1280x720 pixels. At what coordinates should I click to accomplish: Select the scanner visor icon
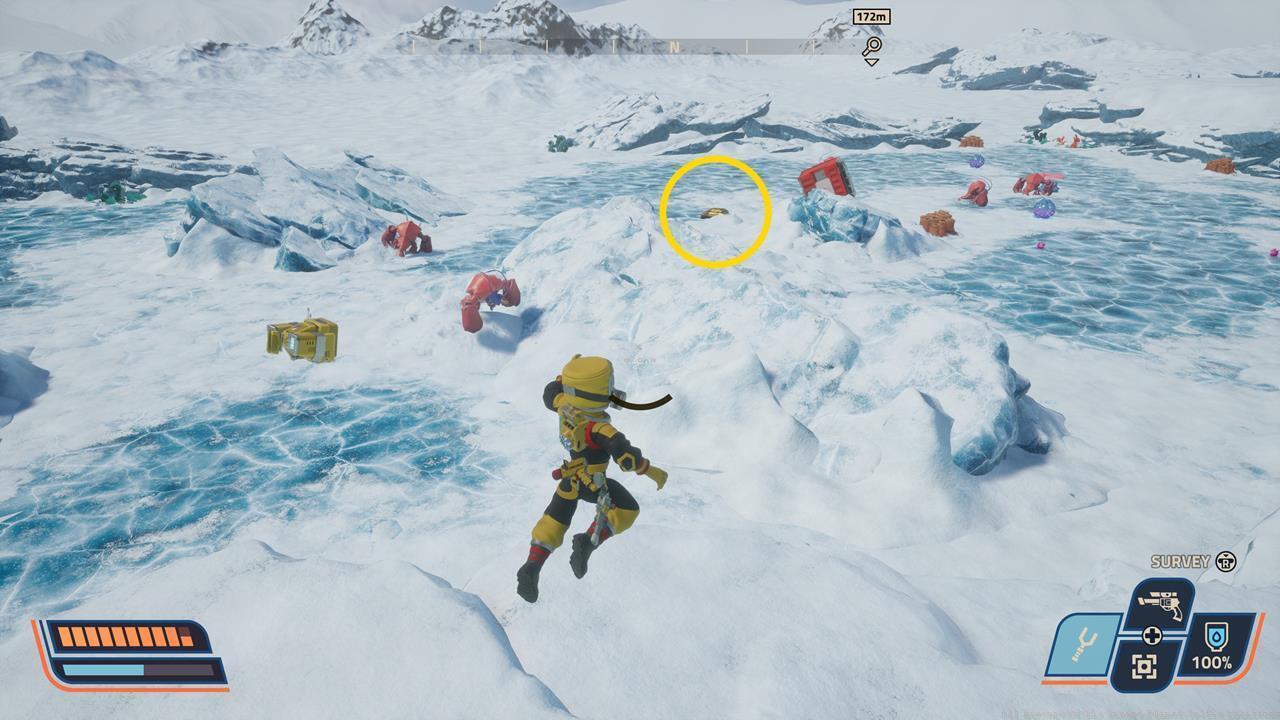(1145, 666)
